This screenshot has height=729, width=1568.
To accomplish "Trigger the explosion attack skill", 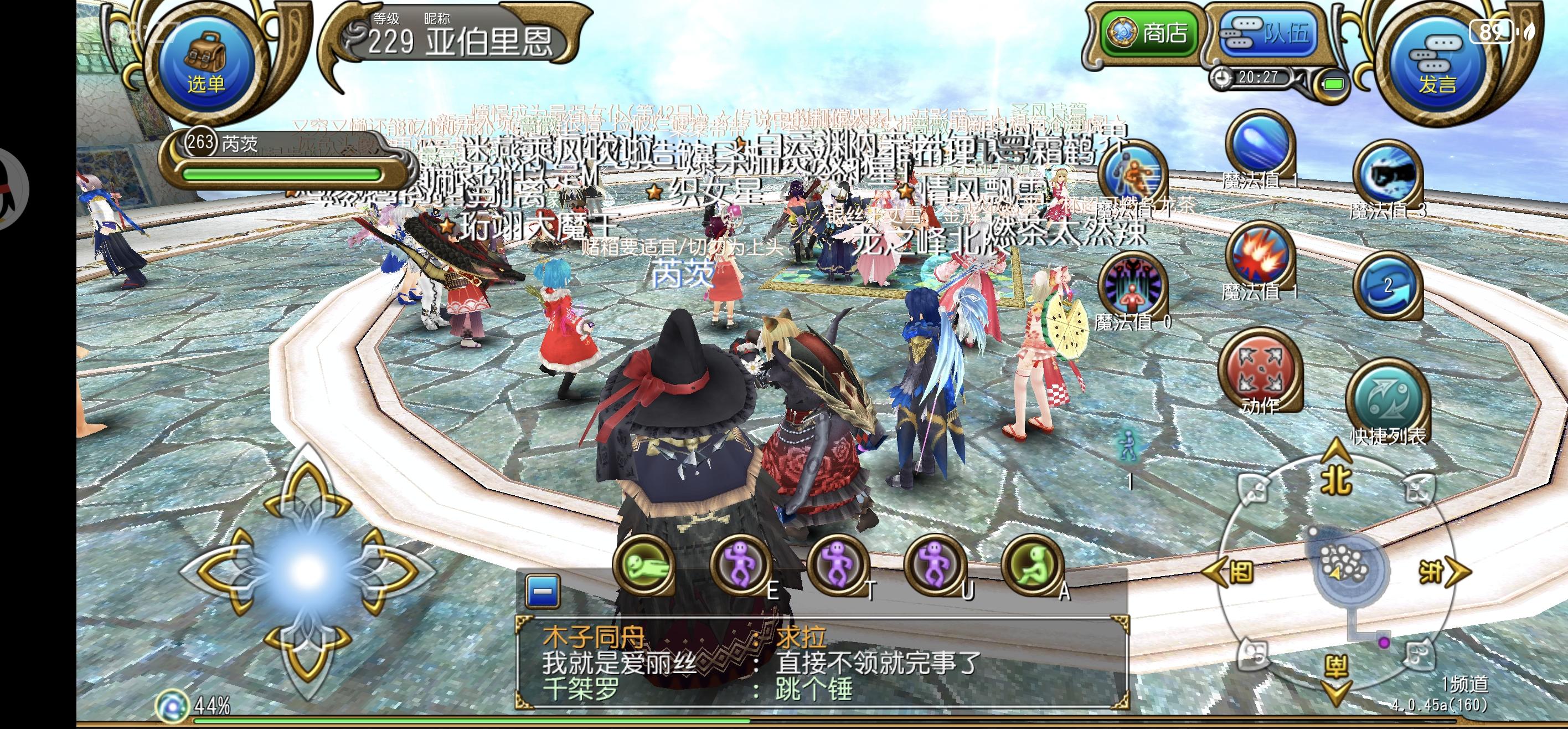I will coord(1260,264).
